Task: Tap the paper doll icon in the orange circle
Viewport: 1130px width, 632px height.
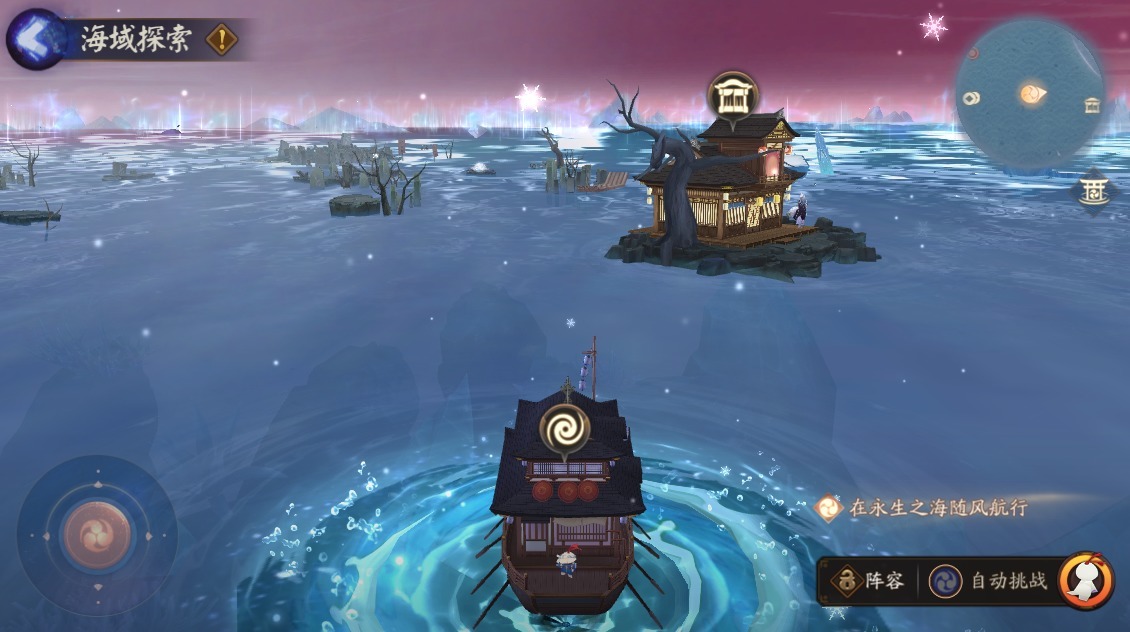Action: [1087, 580]
